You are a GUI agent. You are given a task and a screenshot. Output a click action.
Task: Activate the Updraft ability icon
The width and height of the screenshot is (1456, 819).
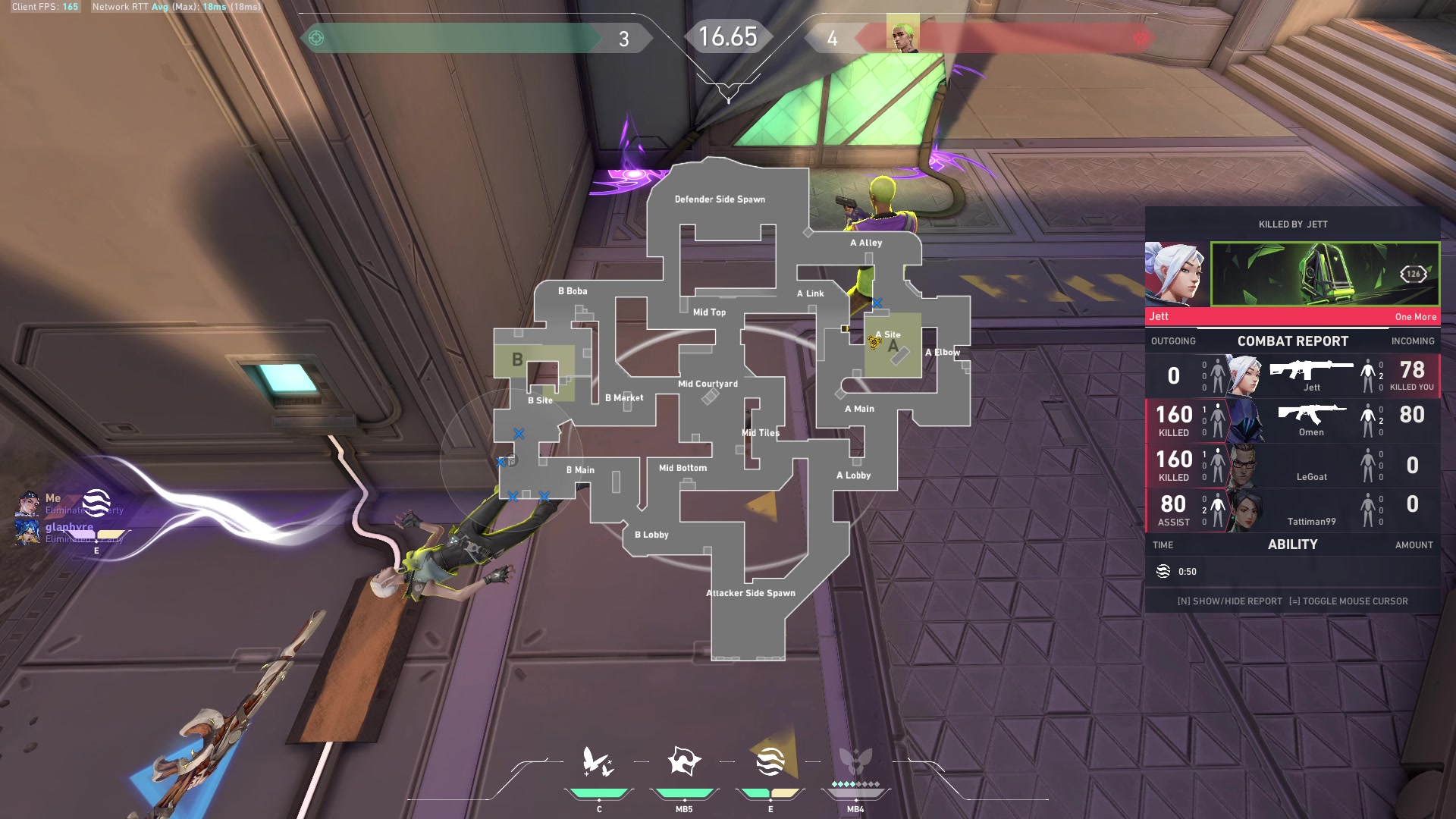pos(684,762)
